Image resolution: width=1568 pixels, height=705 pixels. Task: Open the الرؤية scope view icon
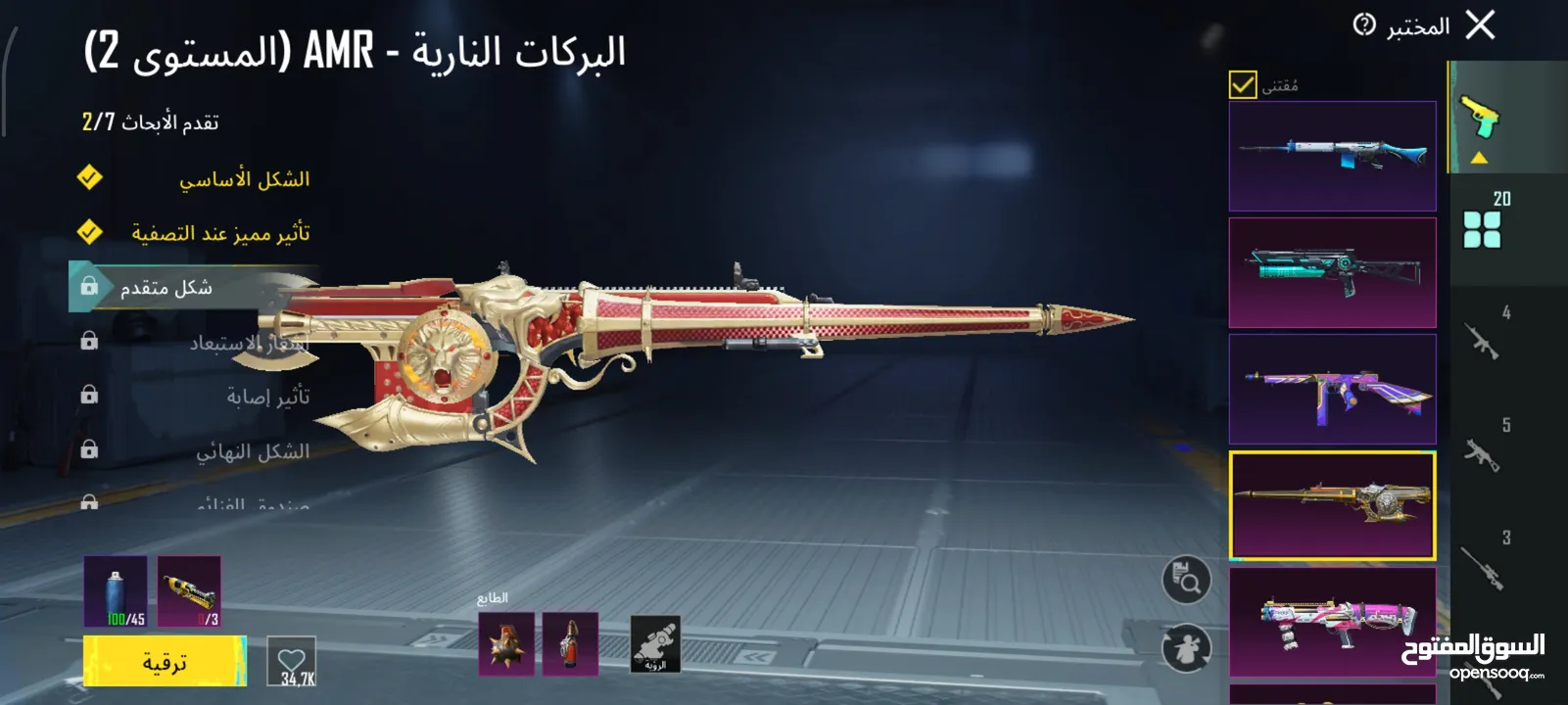point(654,641)
